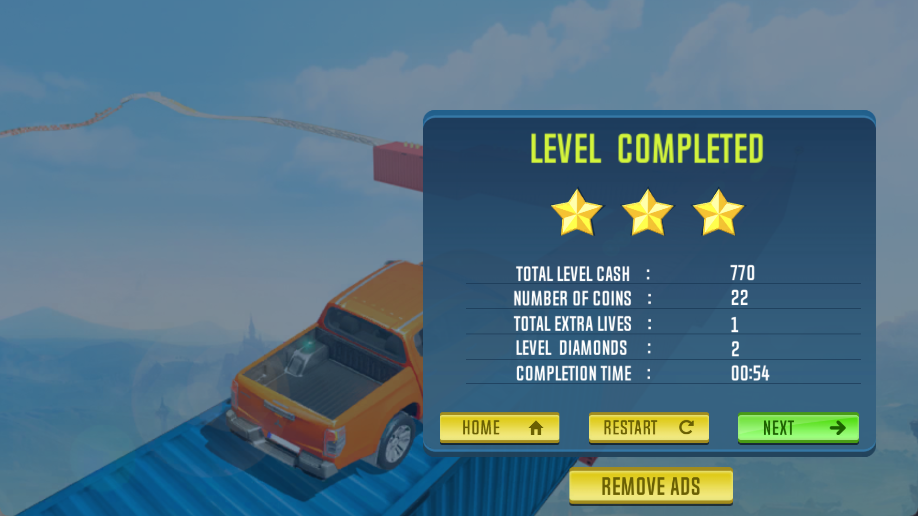Continue with the green Next button
The height and width of the screenshot is (516, 918).
[x=798, y=428]
